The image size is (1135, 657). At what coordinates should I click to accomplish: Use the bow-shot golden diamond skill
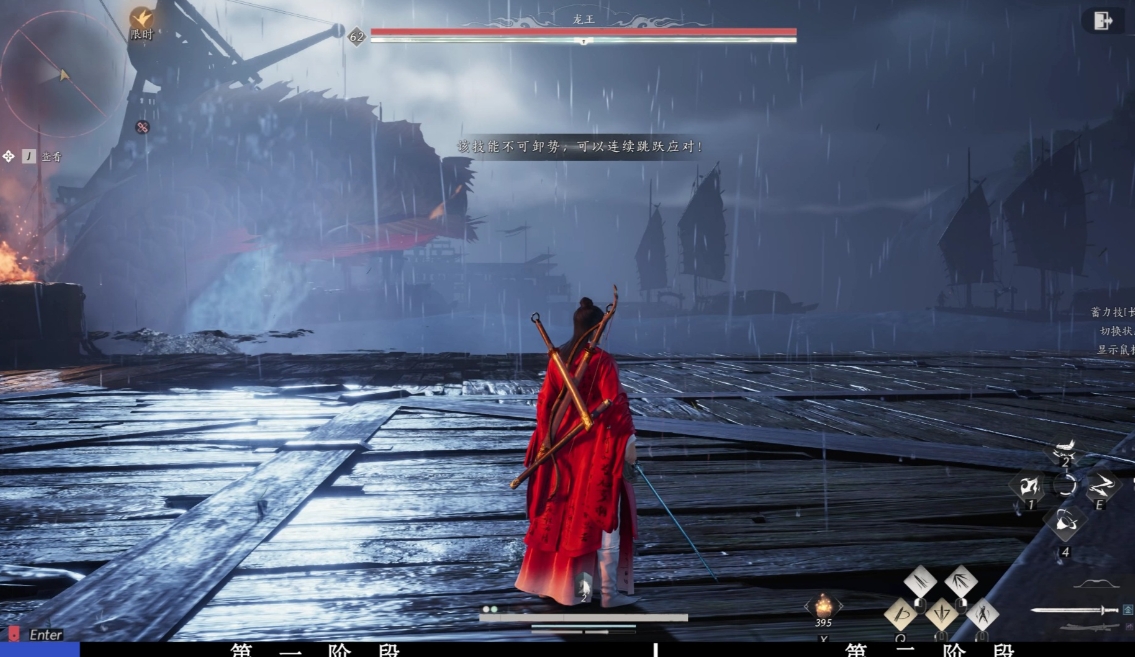point(901,613)
